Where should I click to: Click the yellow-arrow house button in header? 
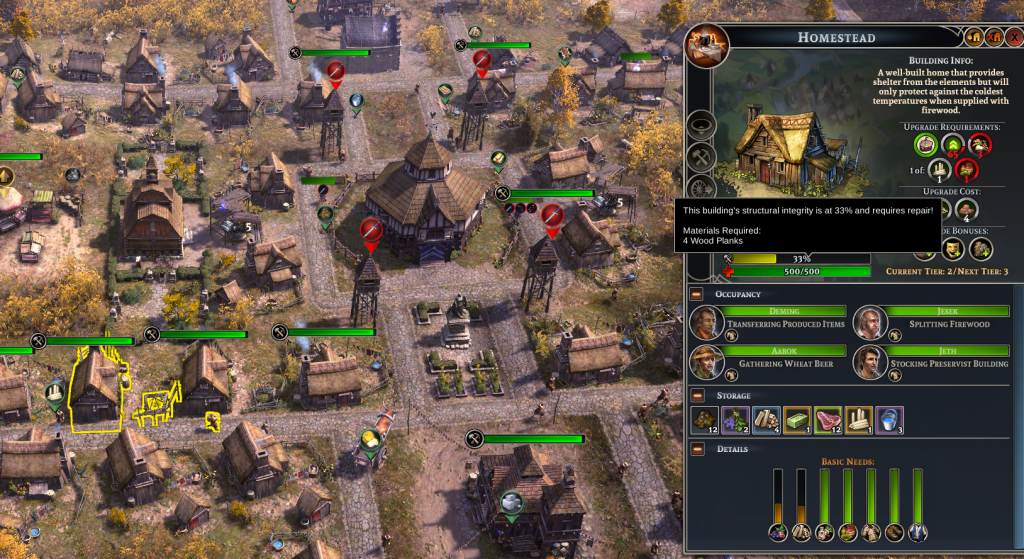(x=974, y=37)
